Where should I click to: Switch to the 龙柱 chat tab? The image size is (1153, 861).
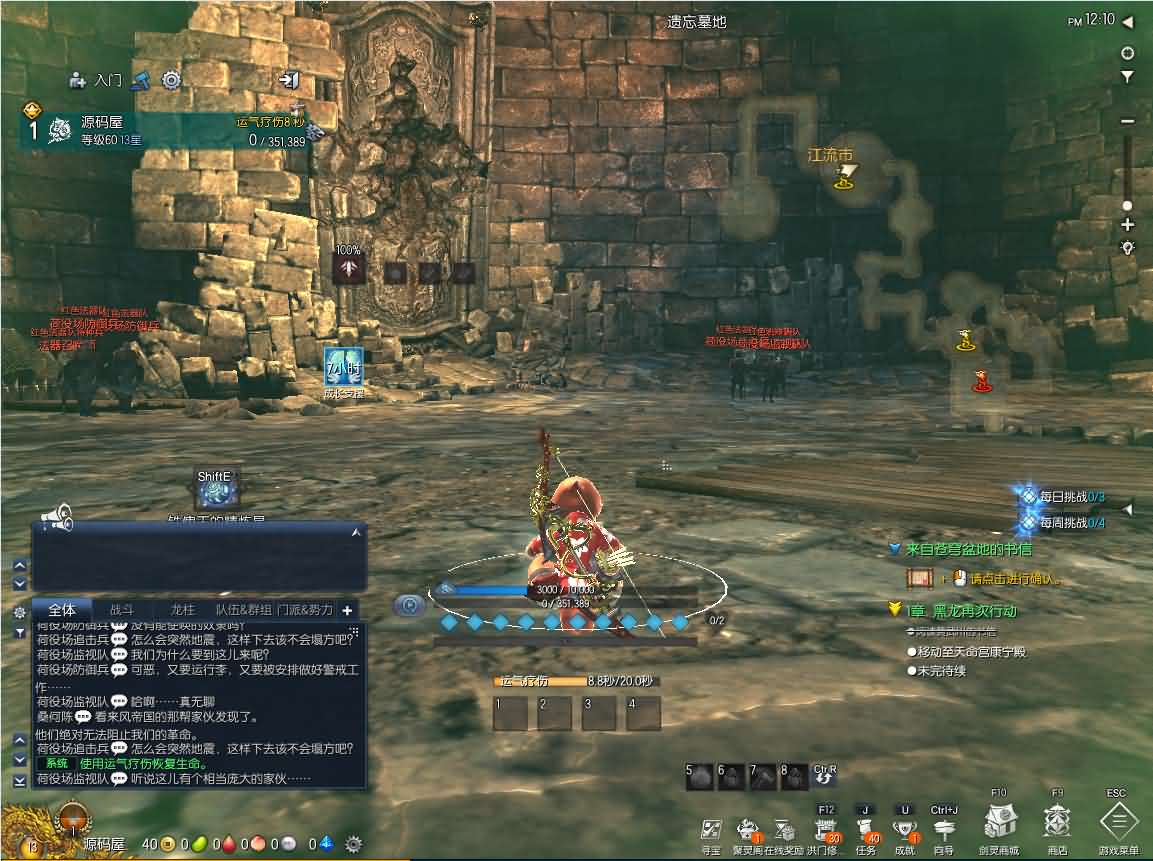pos(183,609)
